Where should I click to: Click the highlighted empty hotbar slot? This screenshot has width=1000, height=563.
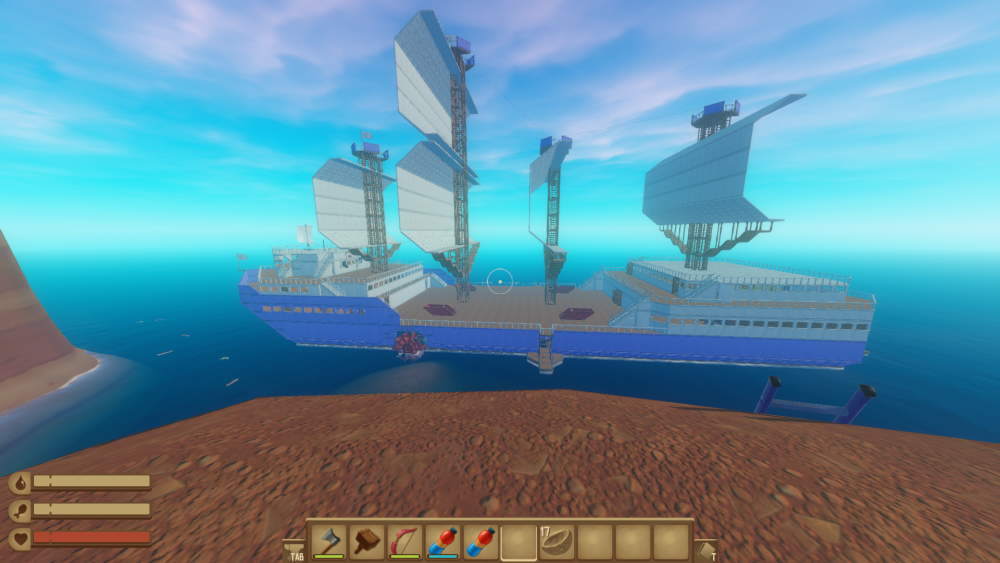point(519,541)
